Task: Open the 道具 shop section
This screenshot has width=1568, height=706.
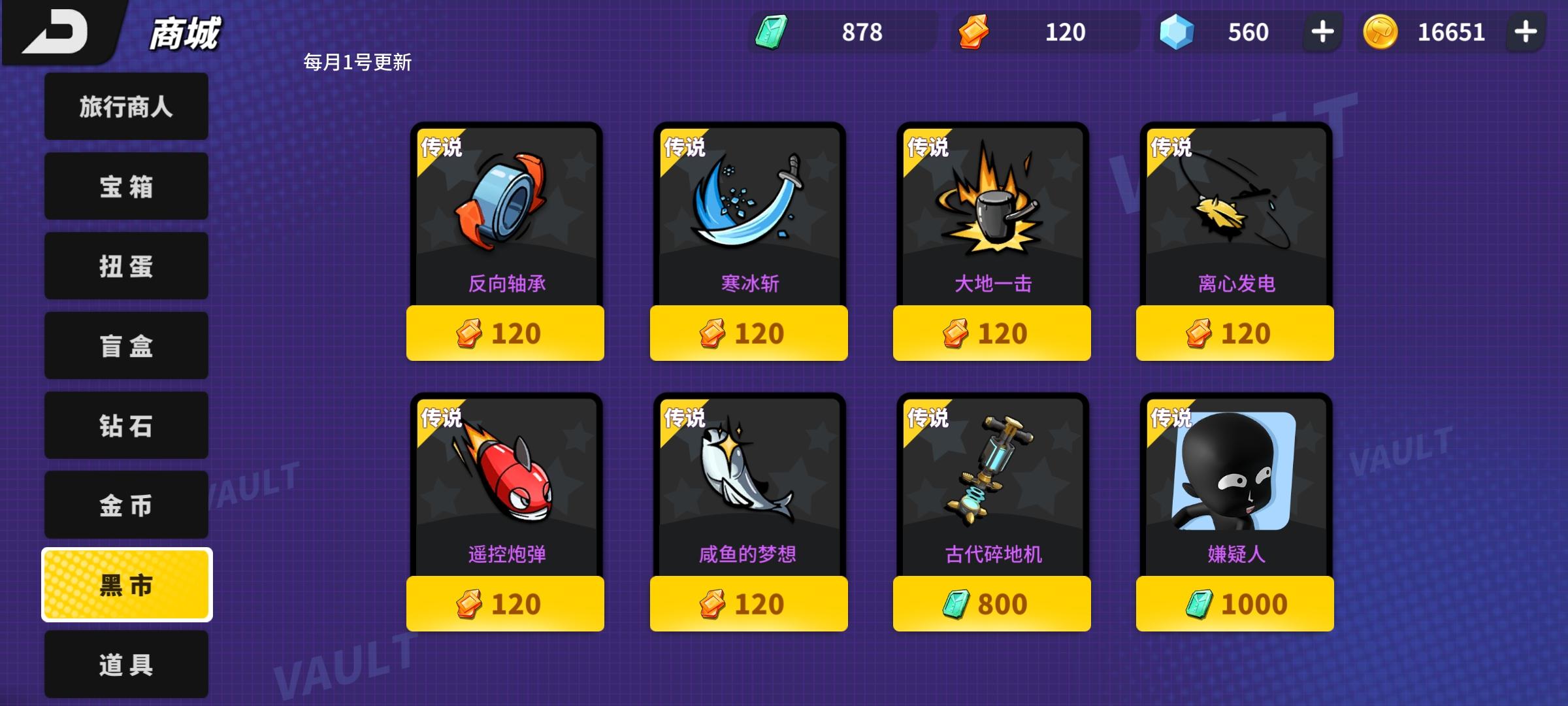Action: pos(125,664)
